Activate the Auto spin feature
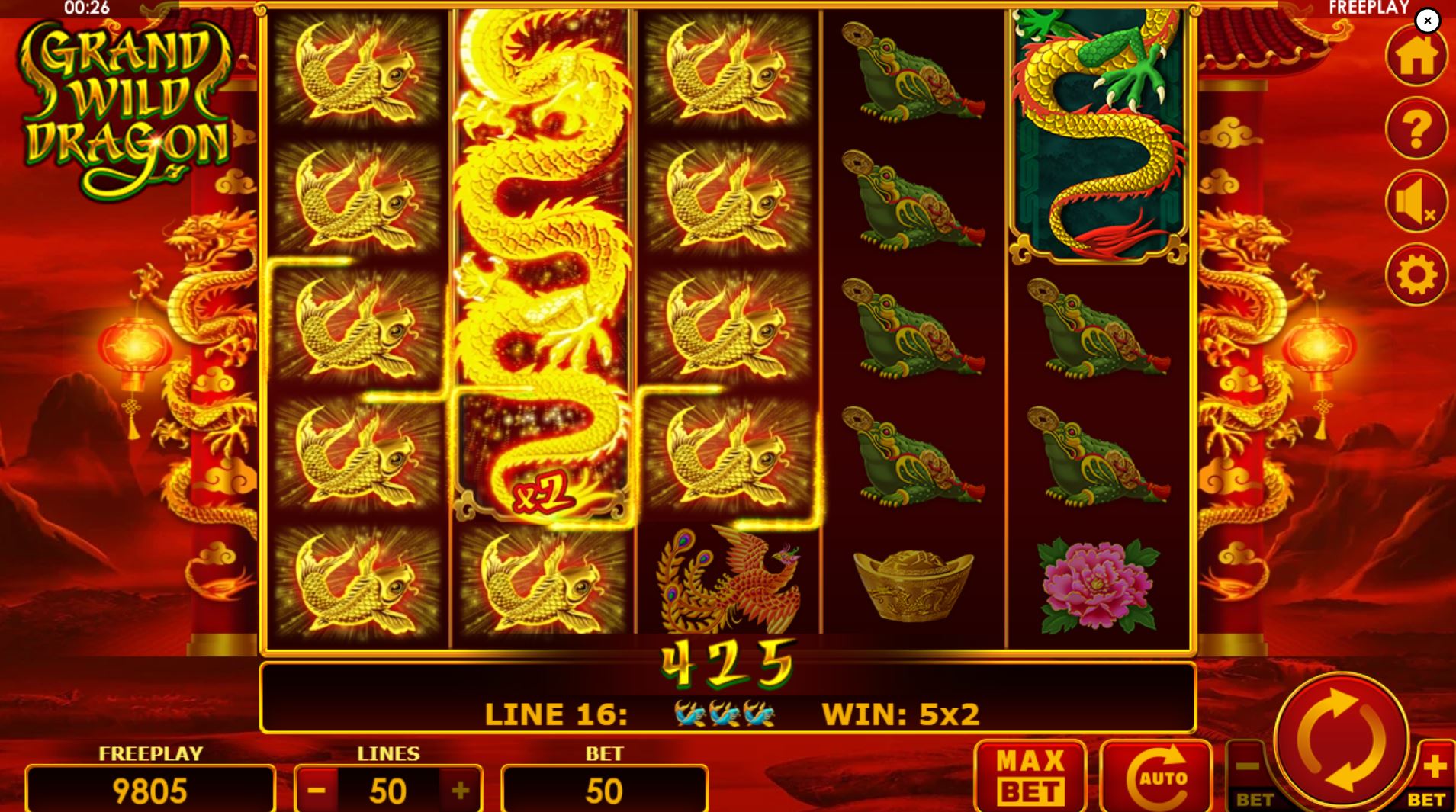1456x812 pixels. pos(1155,776)
